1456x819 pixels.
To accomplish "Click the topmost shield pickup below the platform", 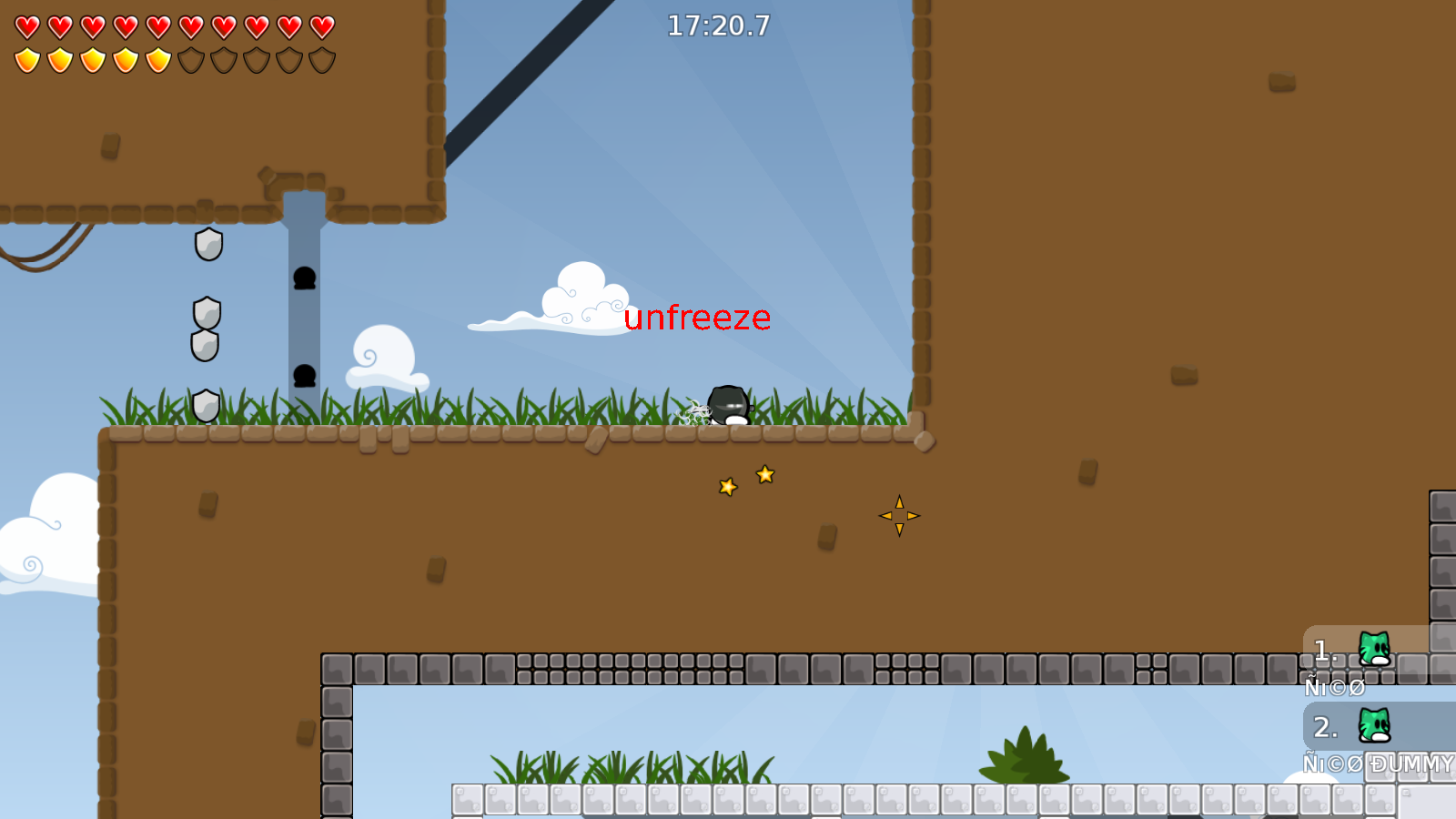I will pos(207,246).
